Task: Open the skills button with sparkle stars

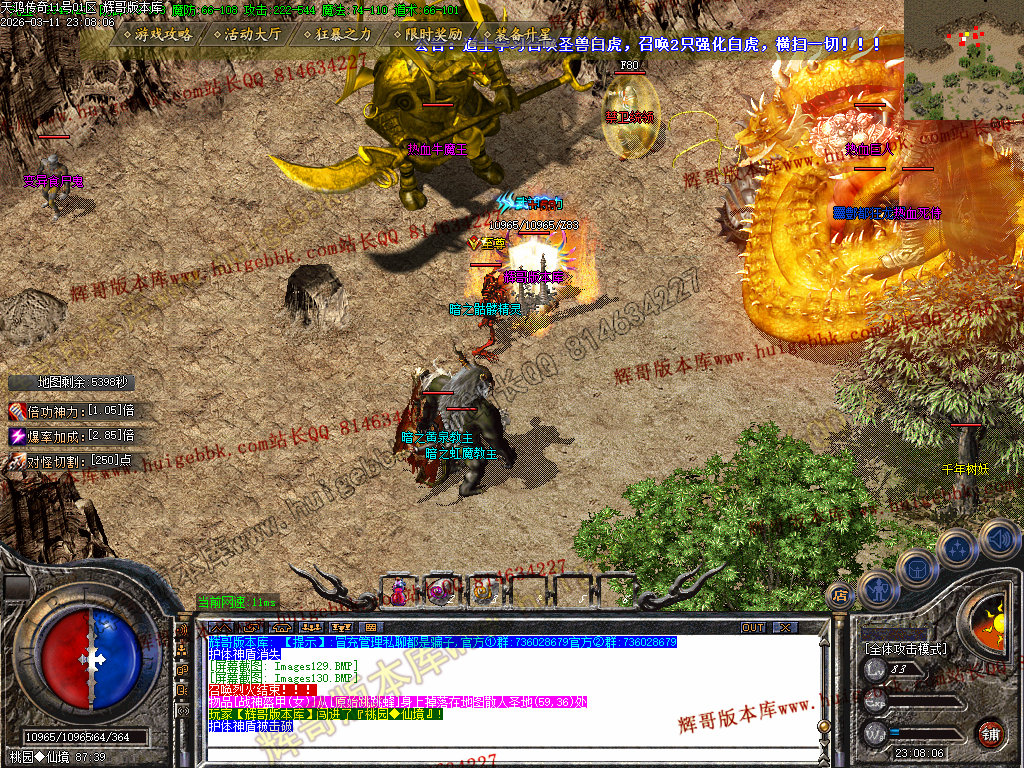Action: tap(958, 547)
